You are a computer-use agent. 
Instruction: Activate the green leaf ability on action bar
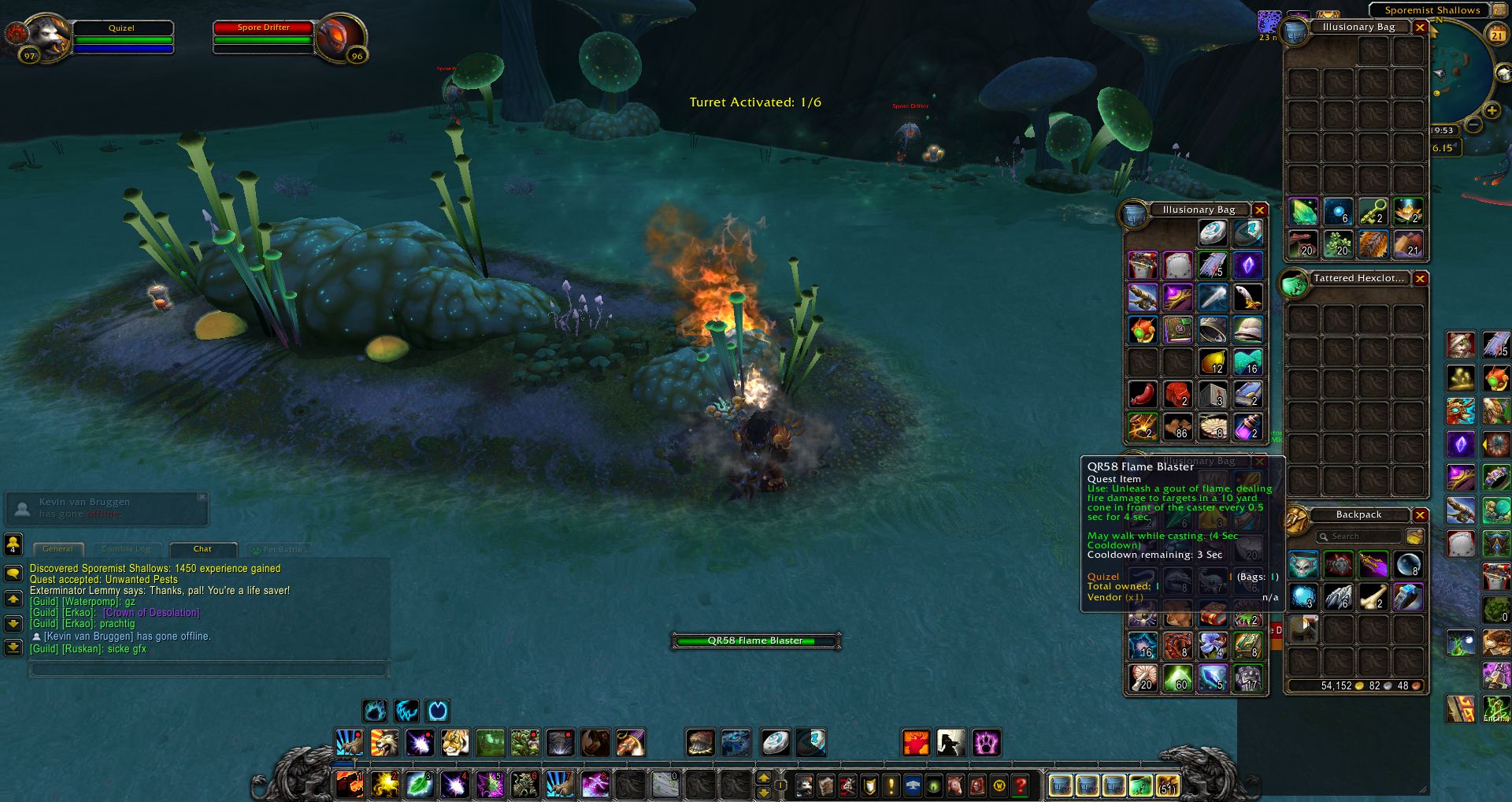[419, 785]
